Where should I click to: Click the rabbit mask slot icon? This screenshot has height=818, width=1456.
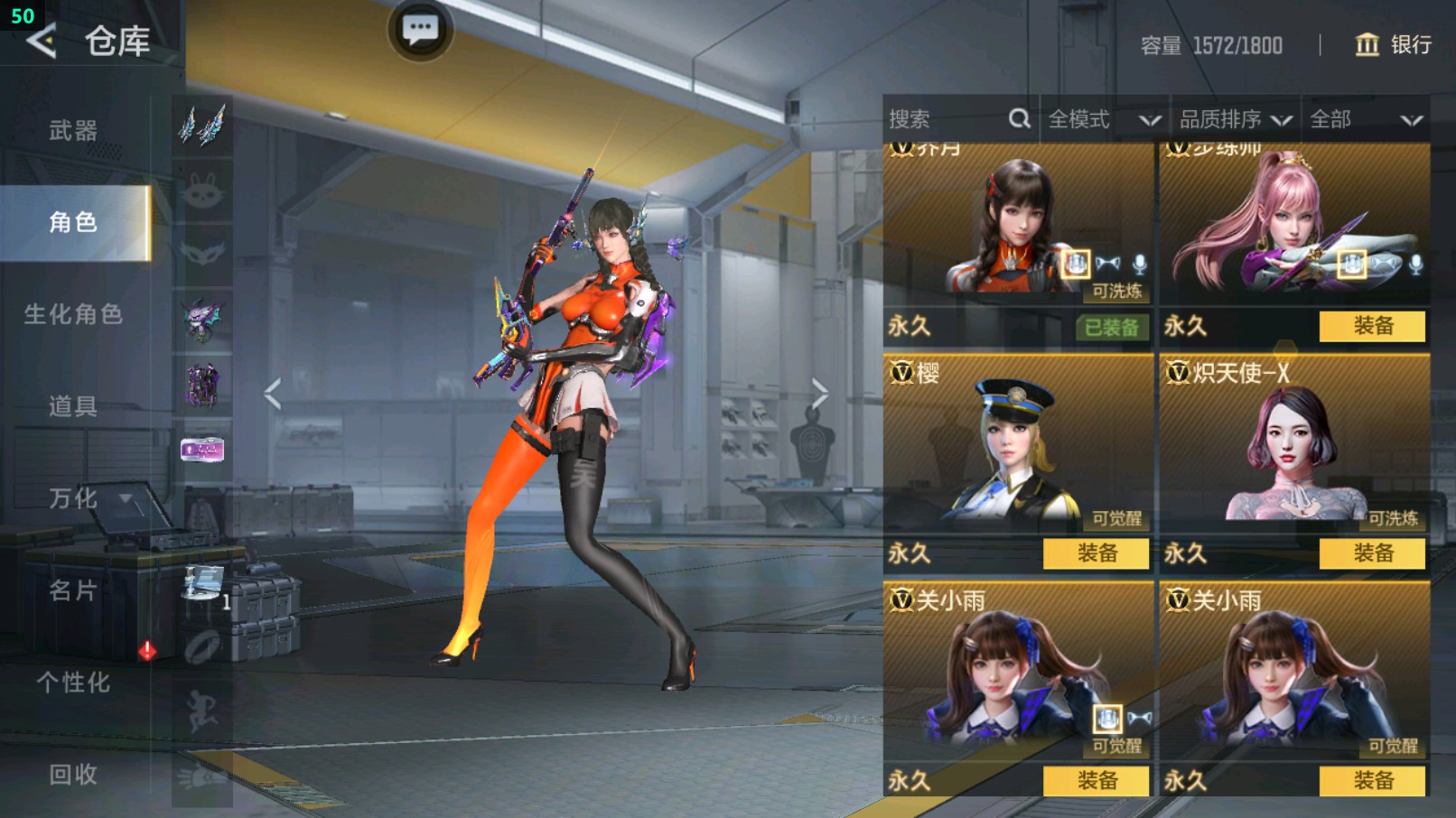(x=202, y=190)
